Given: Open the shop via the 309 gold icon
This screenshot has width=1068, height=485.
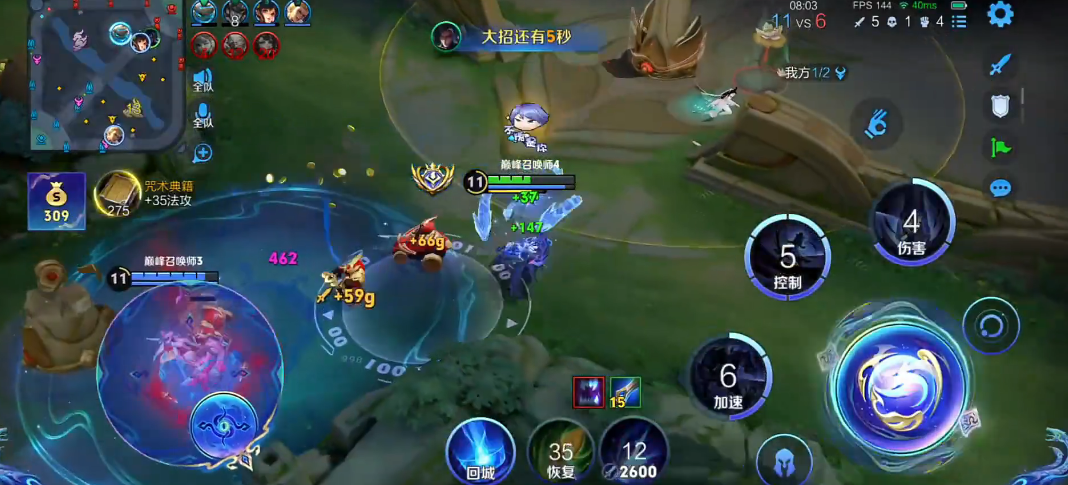Looking at the screenshot, I should tap(56, 200).
